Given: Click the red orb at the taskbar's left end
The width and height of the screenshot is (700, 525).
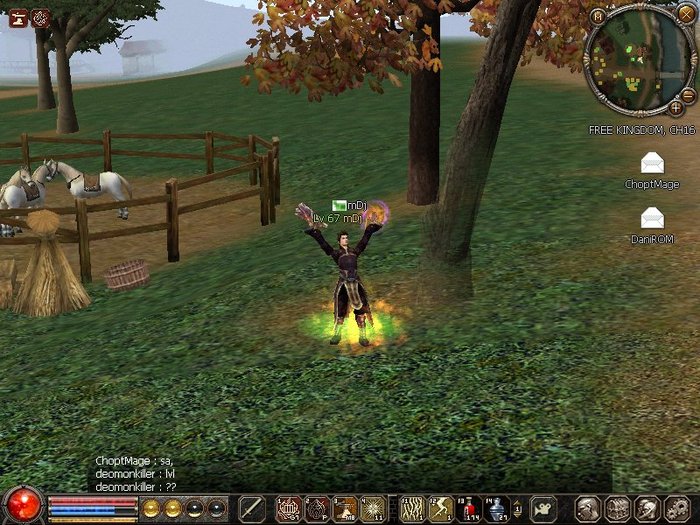Looking at the screenshot, I should [22, 507].
